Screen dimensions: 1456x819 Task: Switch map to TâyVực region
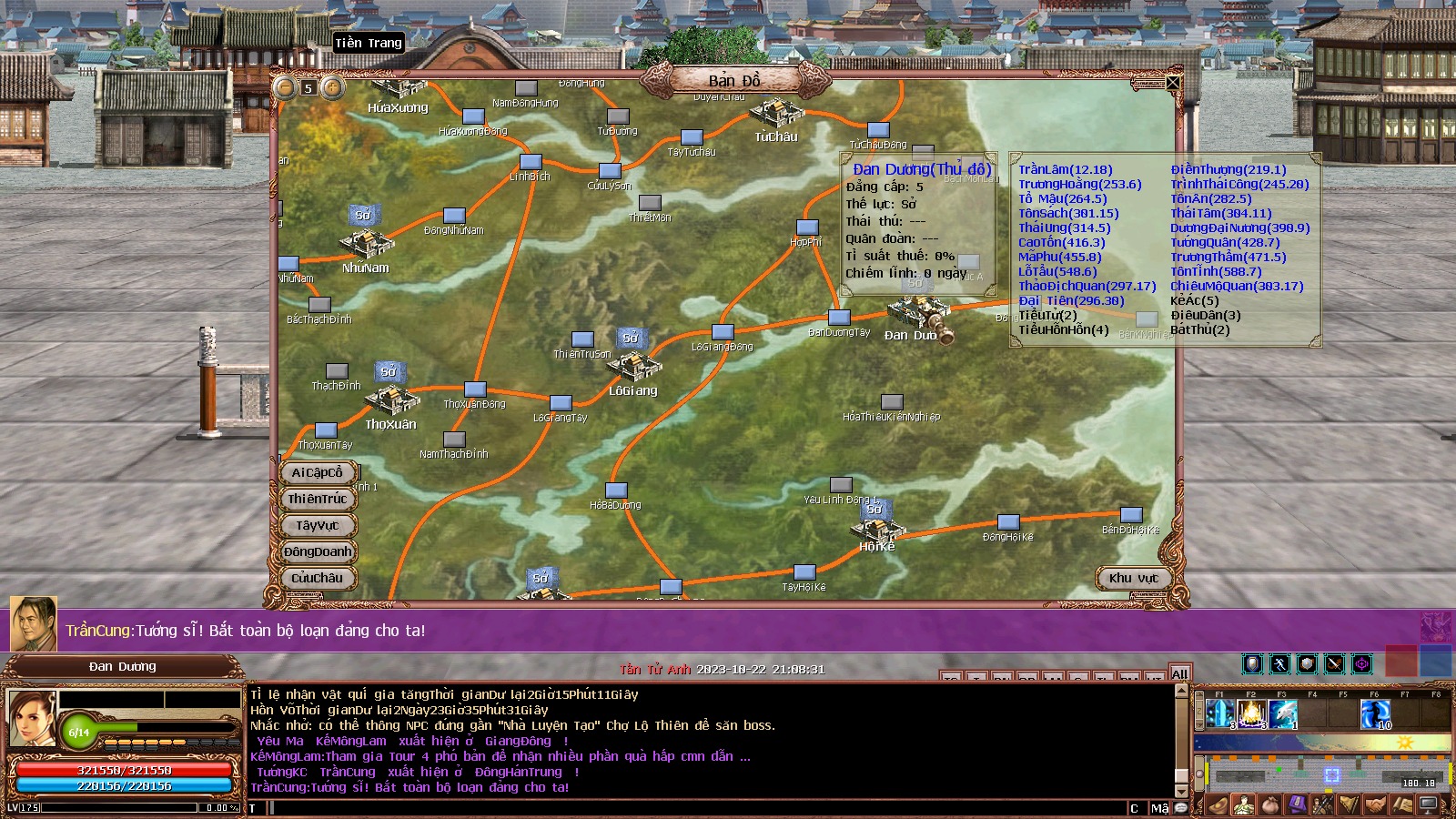[317, 525]
